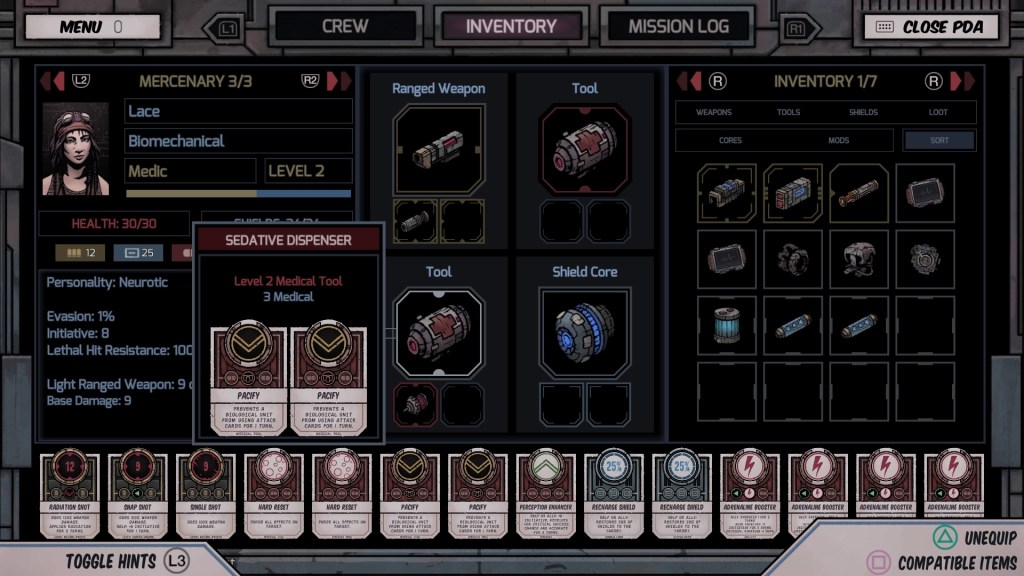Screen dimensions: 1024x576
Task: Filter inventory by Mods
Action: [x=838, y=141]
